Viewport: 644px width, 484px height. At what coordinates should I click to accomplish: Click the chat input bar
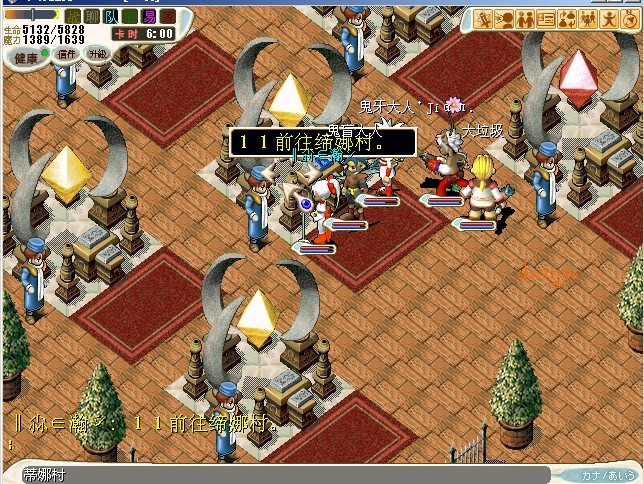pos(300,475)
